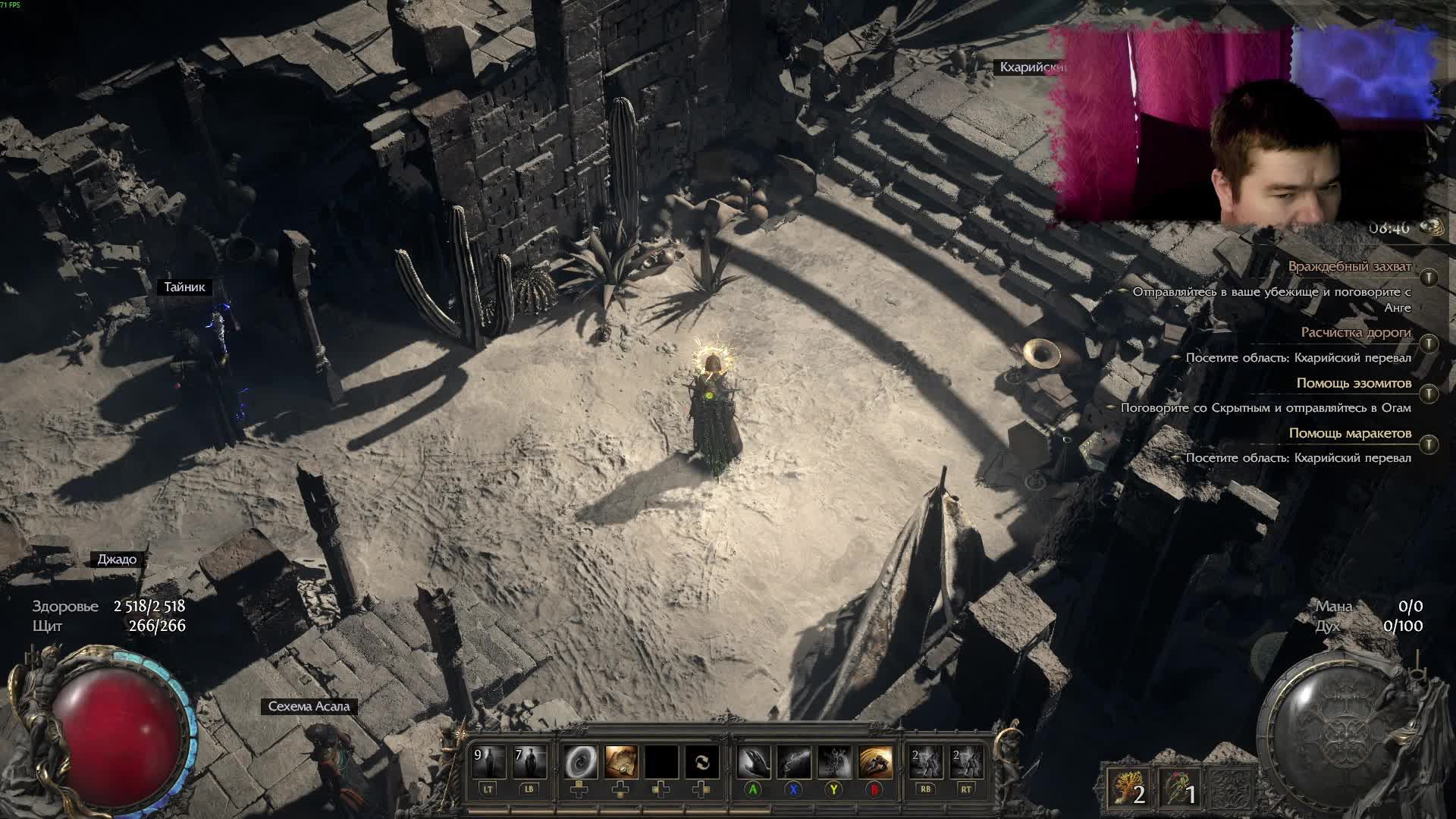1456x819 pixels.
Task: Toggle the pin beside Враждебный захват
Action: pos(1429,278)
